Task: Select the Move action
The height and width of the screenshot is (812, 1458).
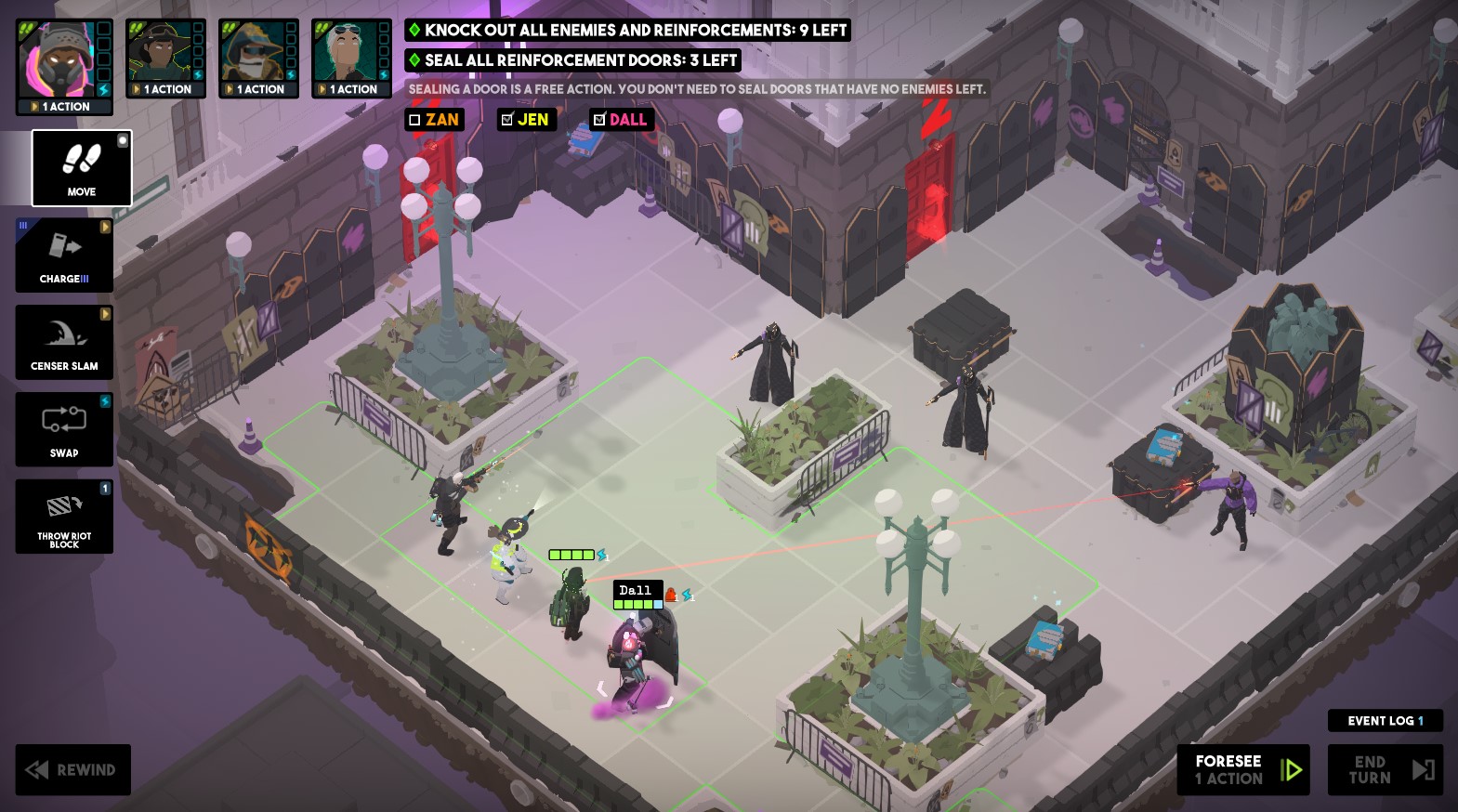Action: point(81,168)
